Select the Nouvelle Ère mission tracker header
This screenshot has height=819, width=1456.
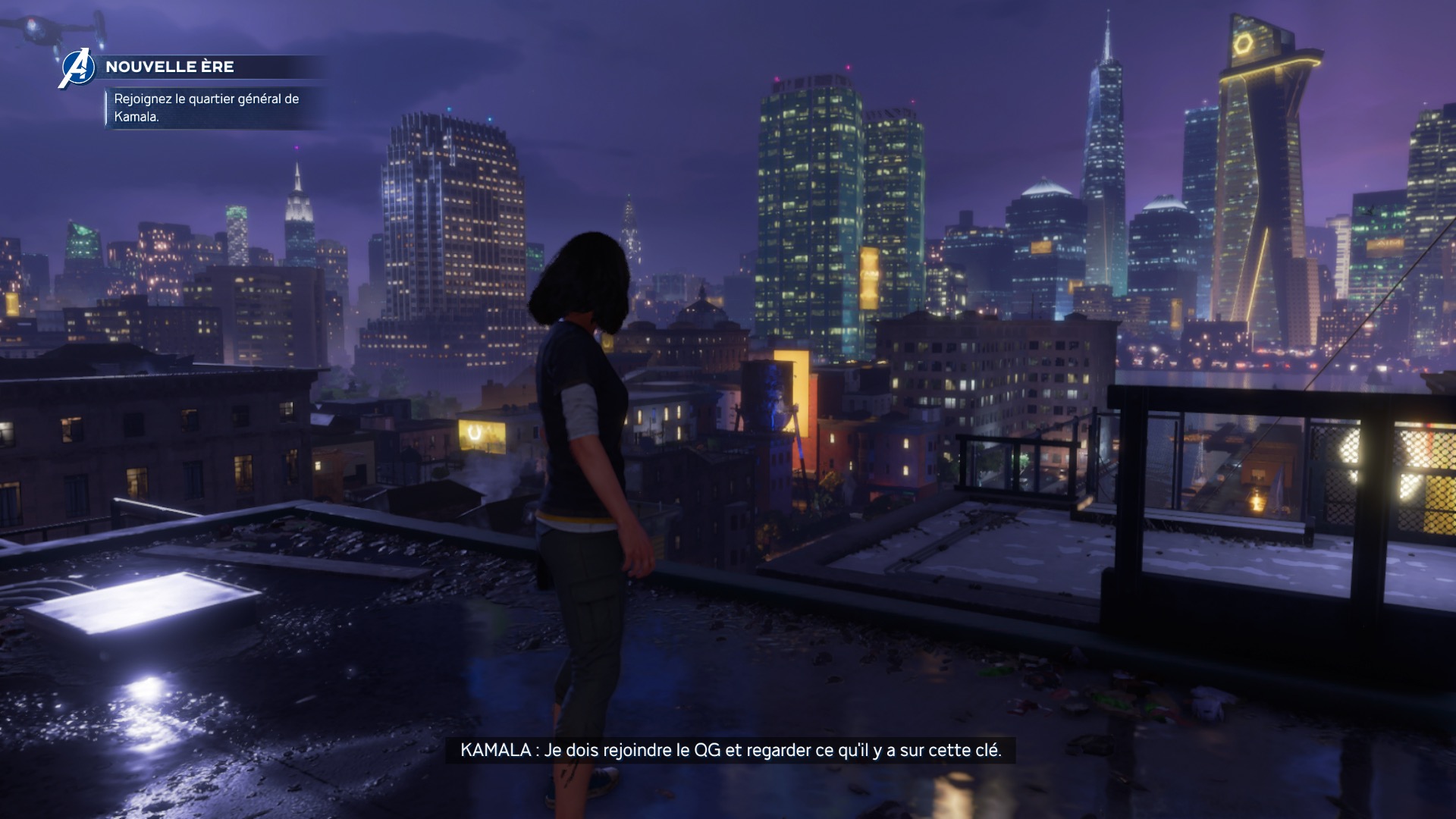click(170, 67)
